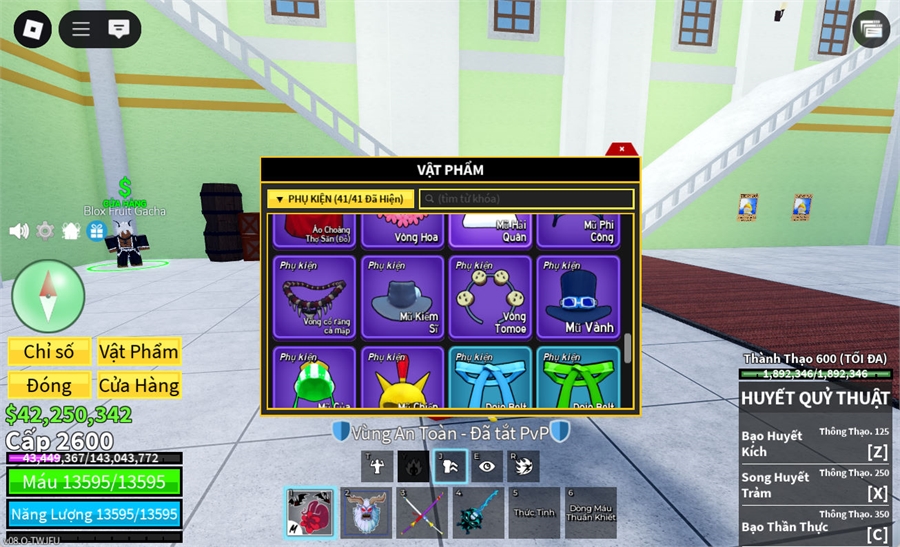The width and height of the screenshot is (900, 547).
Task: Open the Roblox main menu
Action: pos(32,28)
